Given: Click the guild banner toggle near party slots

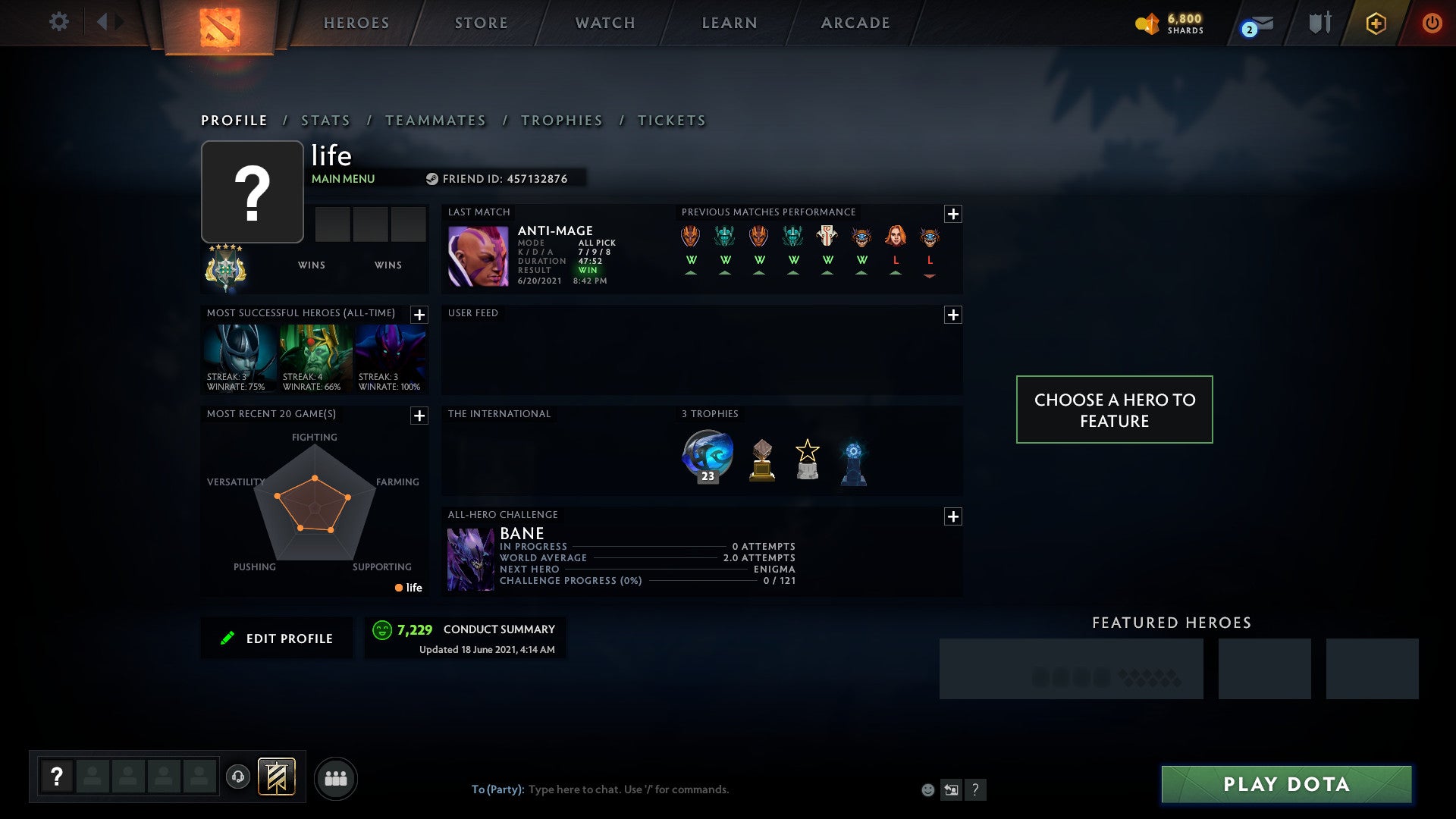Looking at the screenshot, I should tap(278, 778).
